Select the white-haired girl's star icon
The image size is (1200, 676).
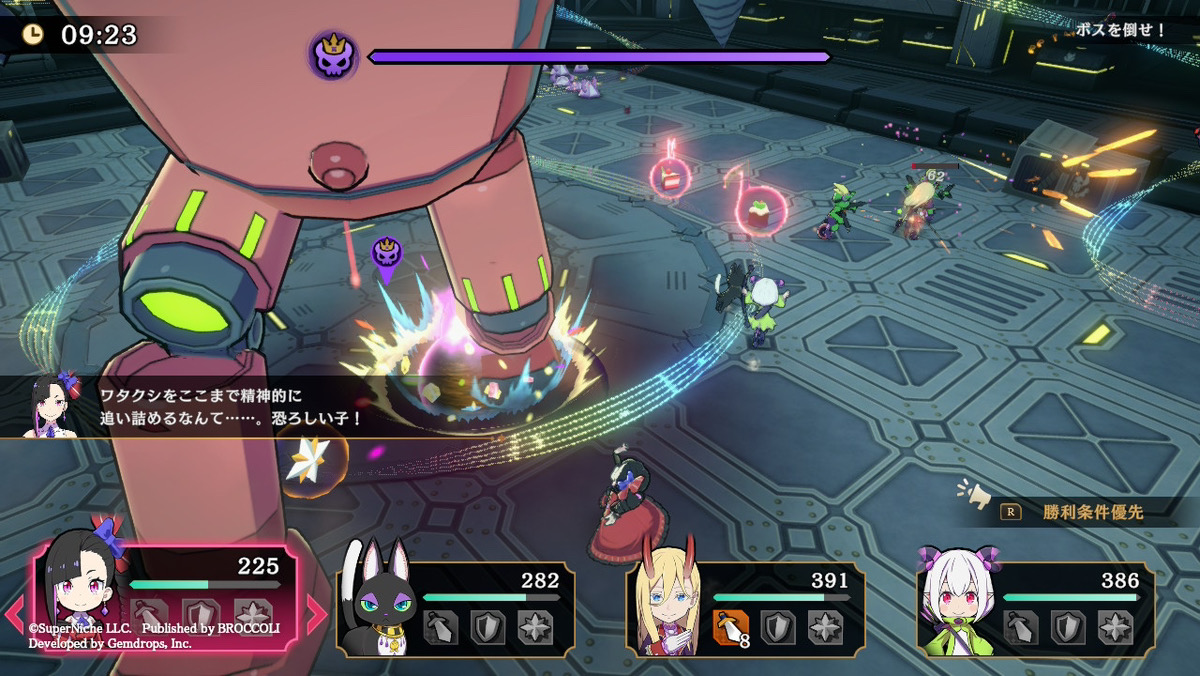point(1114,627)
